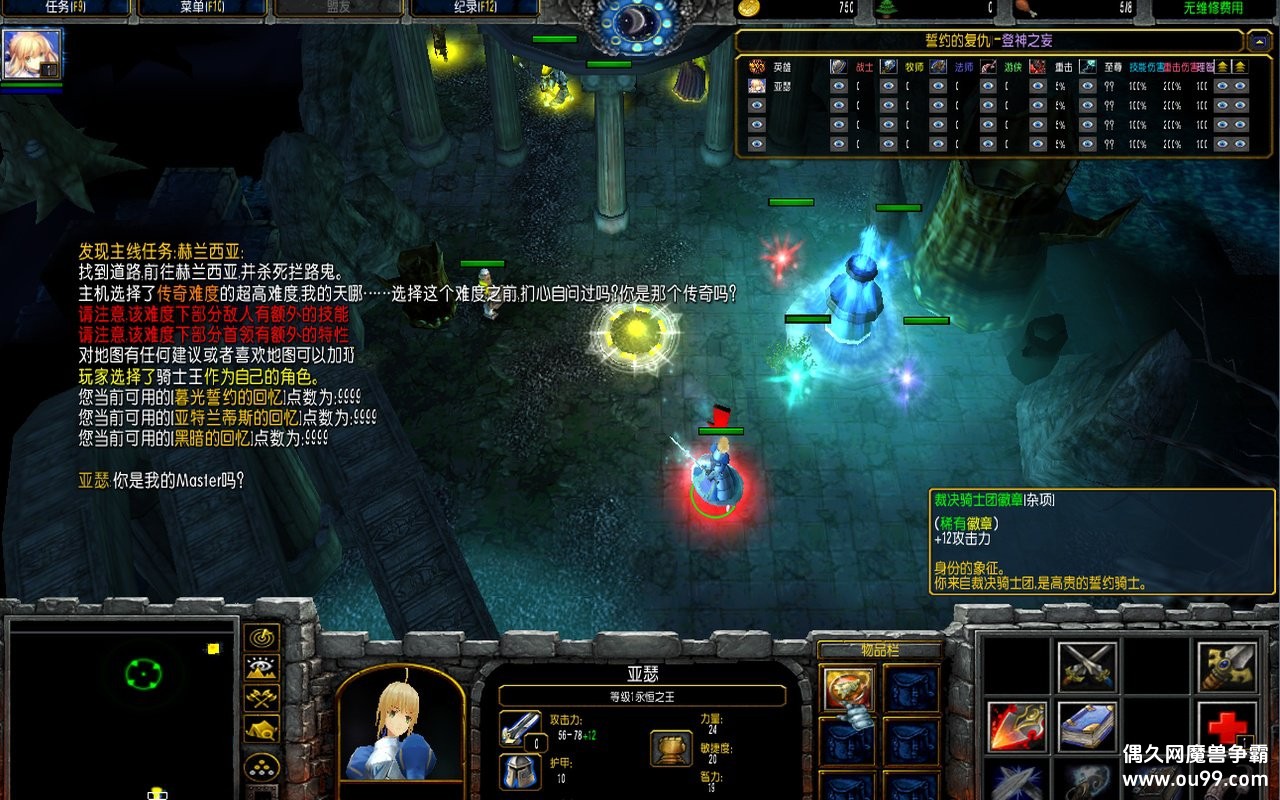The height and width of the screenshot is (800, 1280).
Task: Click Arthur's large blonde portrait in the bottom panel
Action: (400, 727)
